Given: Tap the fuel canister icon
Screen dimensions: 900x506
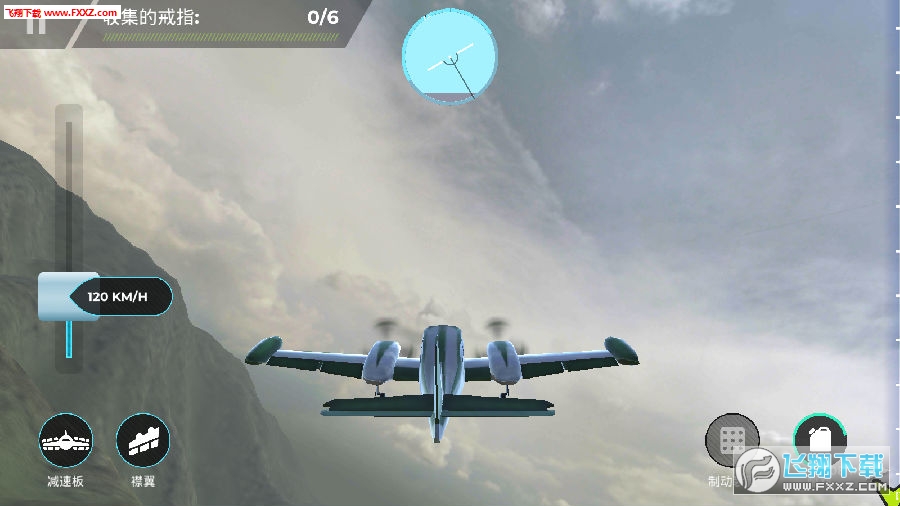Looking at the screenshot, I should (x=820, y=437).
